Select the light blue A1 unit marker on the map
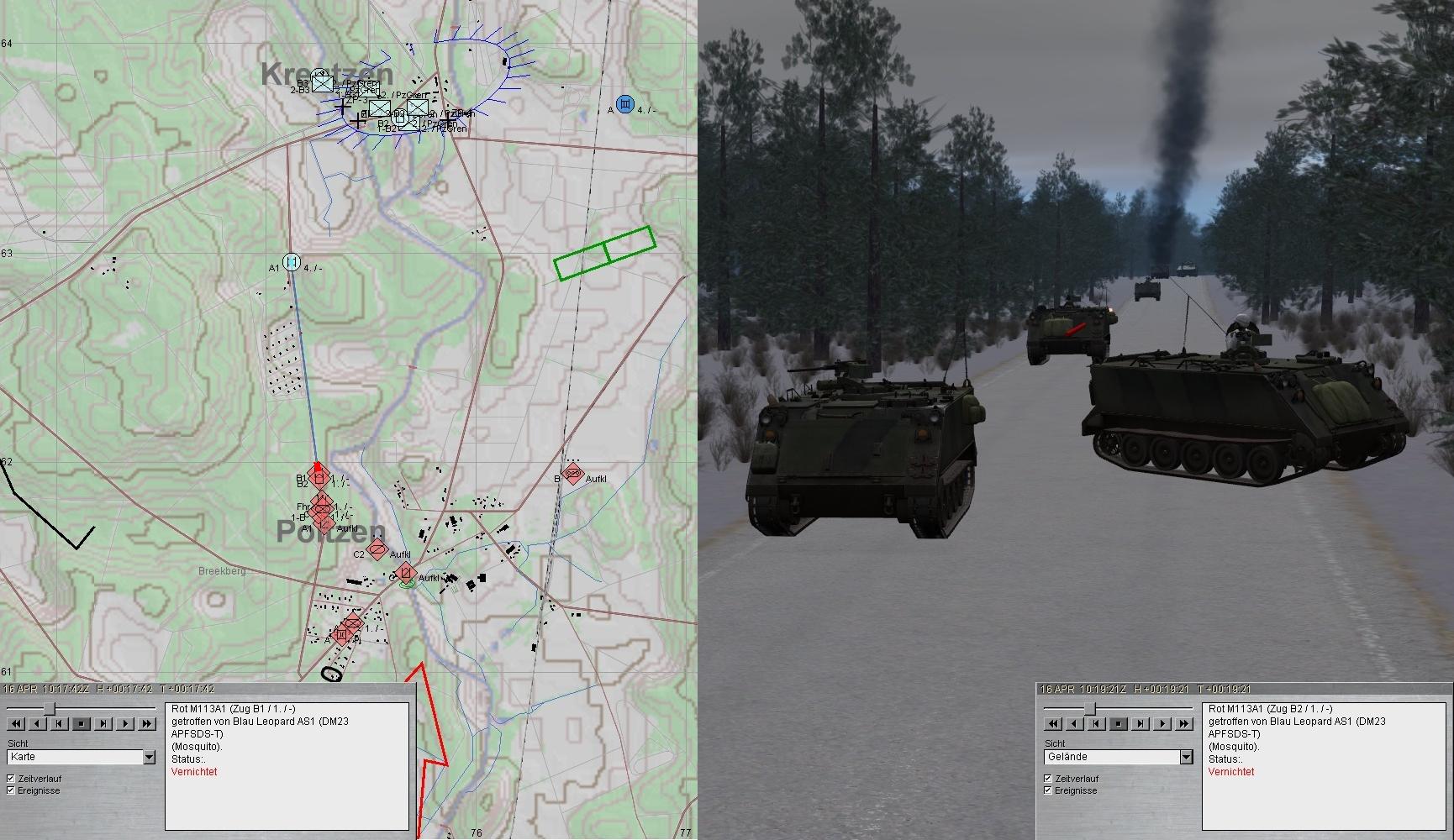The image size is (1454, 840). (x=292, y=262)
